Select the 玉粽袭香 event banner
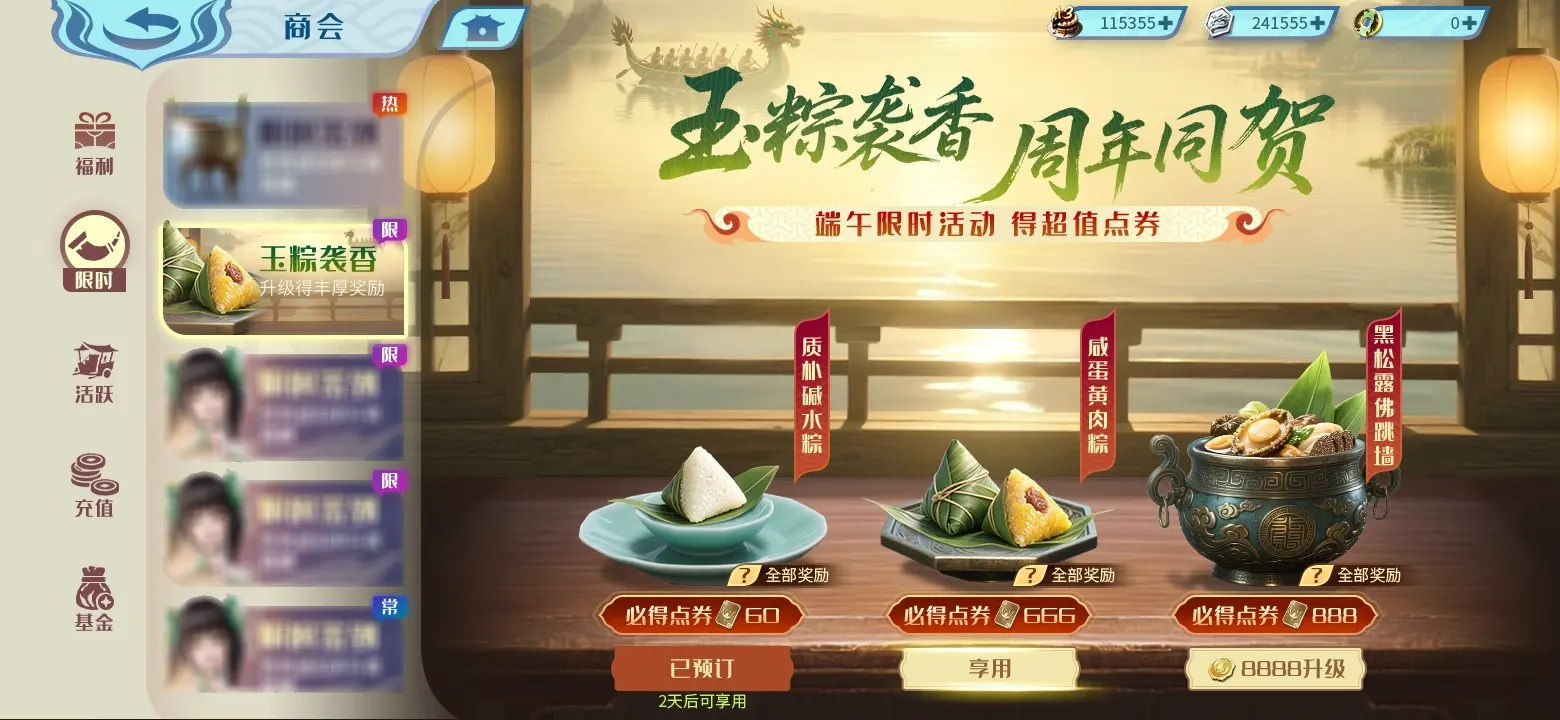This screenshot has height=720, width=1560. point(285,278)
